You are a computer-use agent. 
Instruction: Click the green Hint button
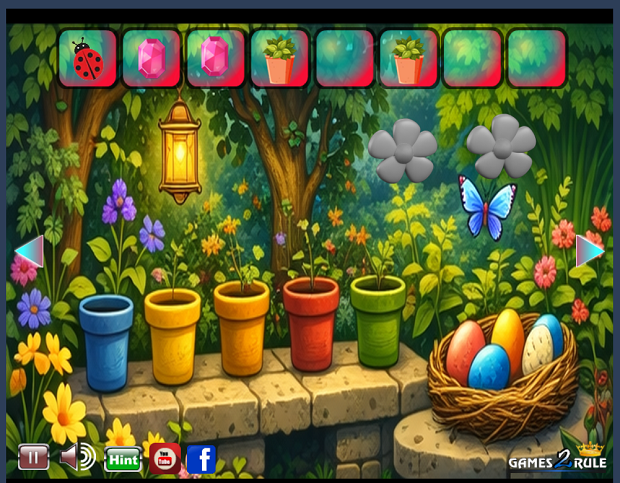[x=123, y=459]
